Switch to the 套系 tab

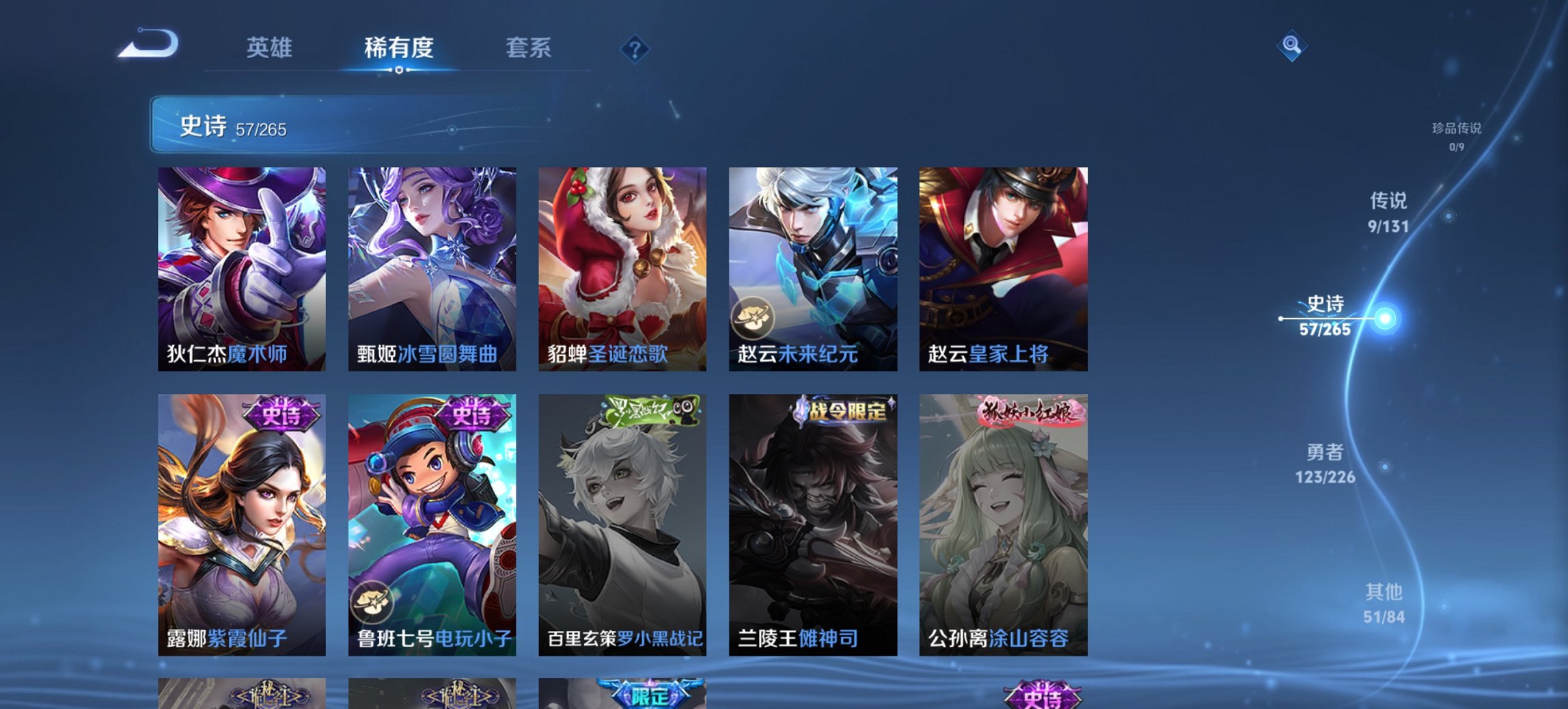click(x=528, y=48)
